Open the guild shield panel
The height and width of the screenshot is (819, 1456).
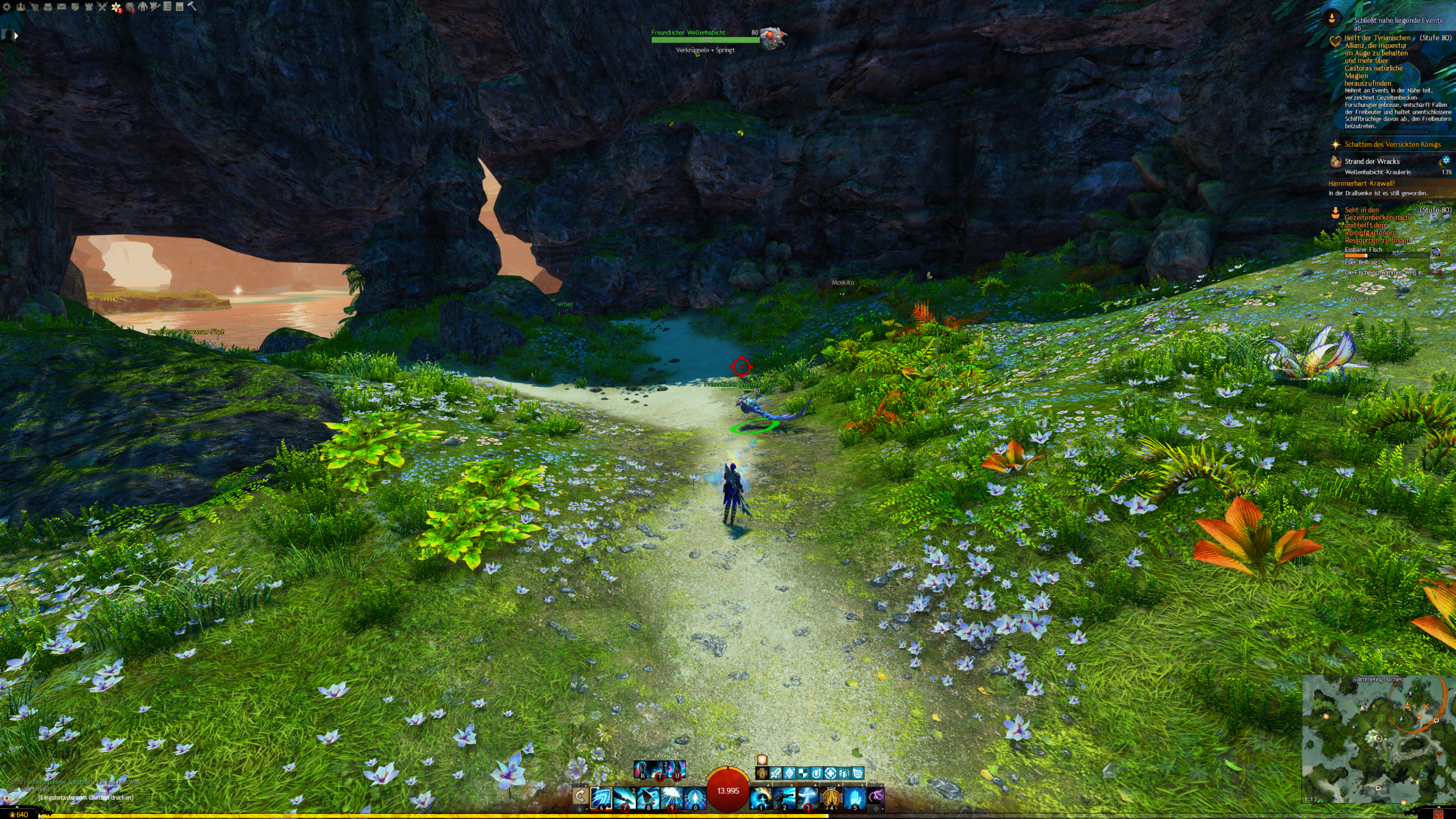coord(75,7)
